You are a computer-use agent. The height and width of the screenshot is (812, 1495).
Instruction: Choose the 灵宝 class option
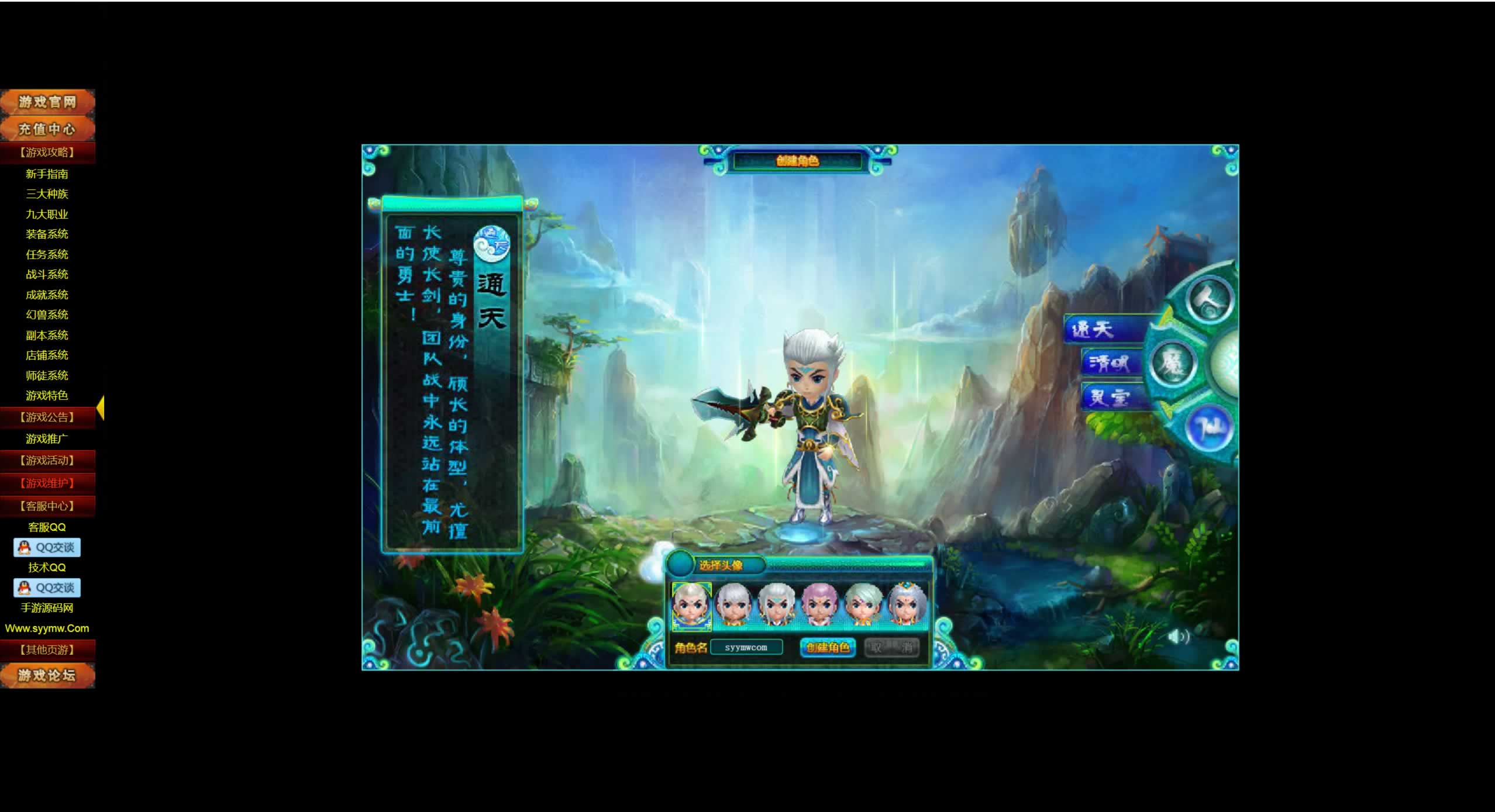(1110, 398)
